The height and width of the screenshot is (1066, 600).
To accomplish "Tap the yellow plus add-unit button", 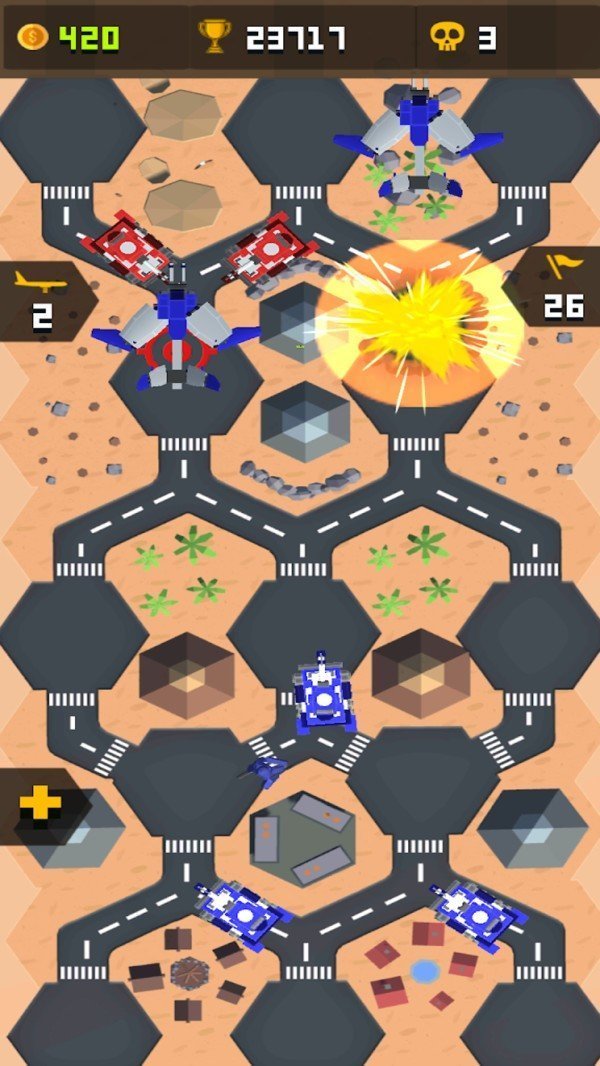I will [40, 805].
